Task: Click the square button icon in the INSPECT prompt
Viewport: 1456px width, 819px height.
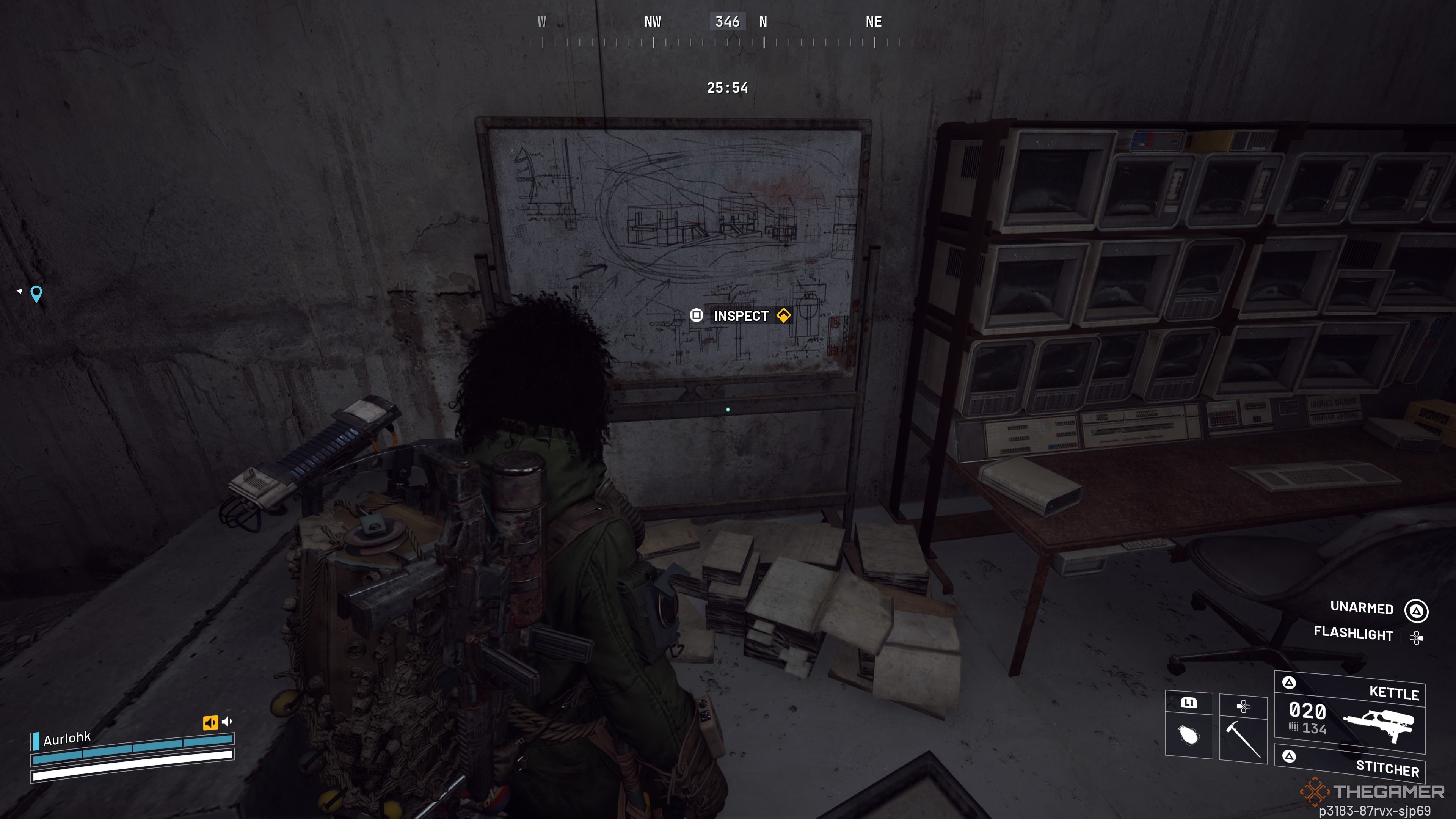Action: 697,316
